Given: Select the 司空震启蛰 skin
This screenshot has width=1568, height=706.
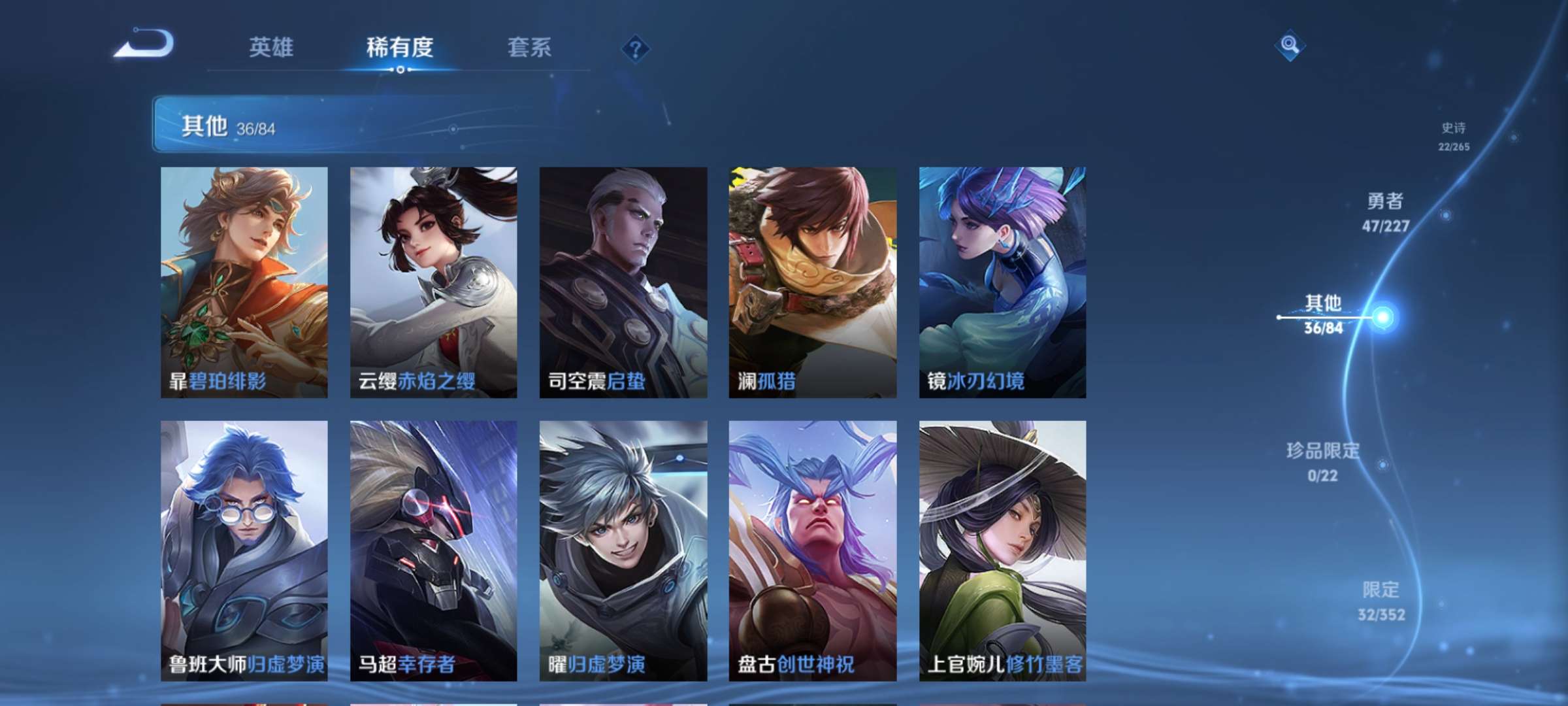Looking at the screenshot, I should 623,281.
